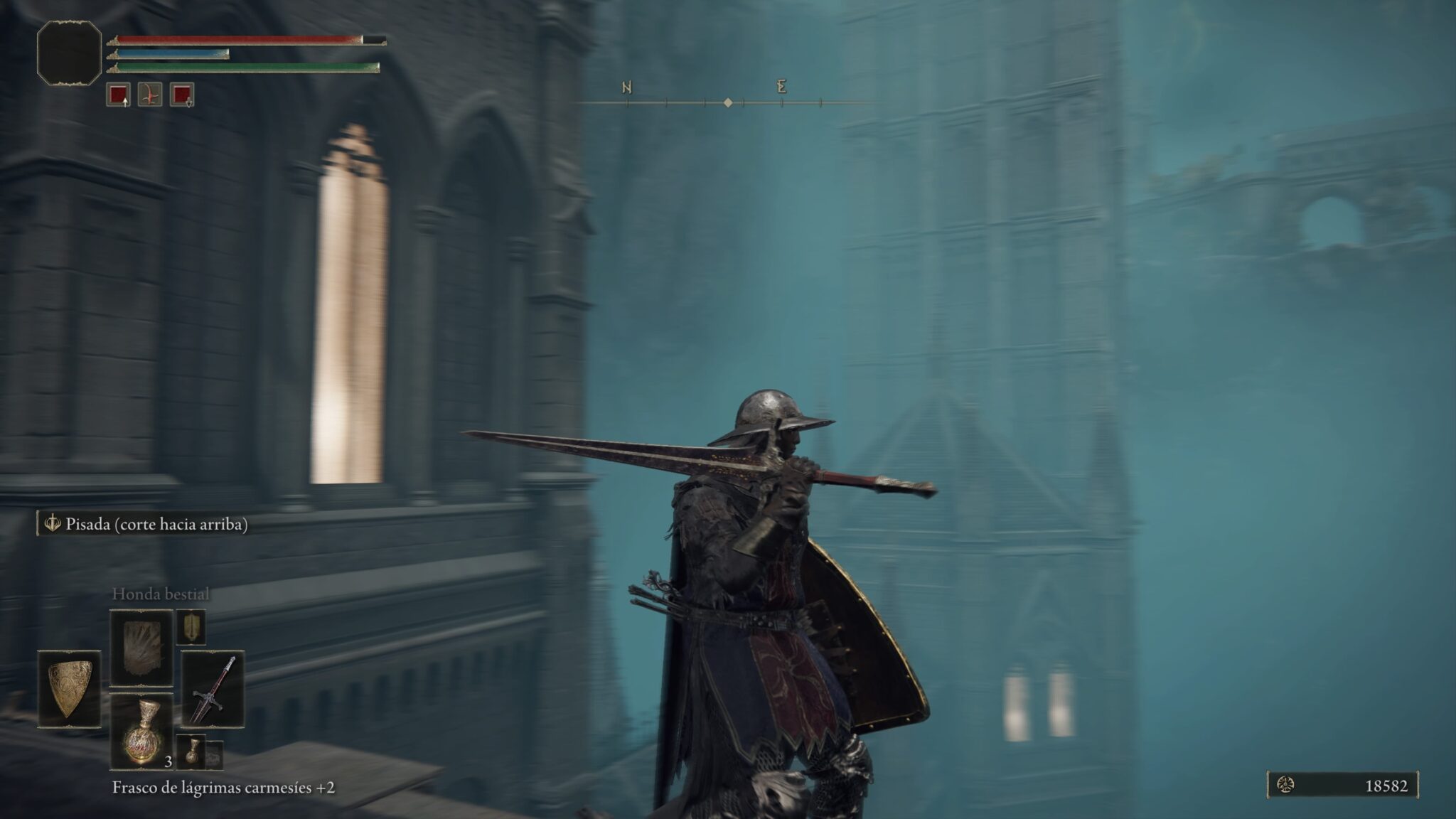
Task: Click the empty octagonal portrait frame
Action: tap(69, 53)
